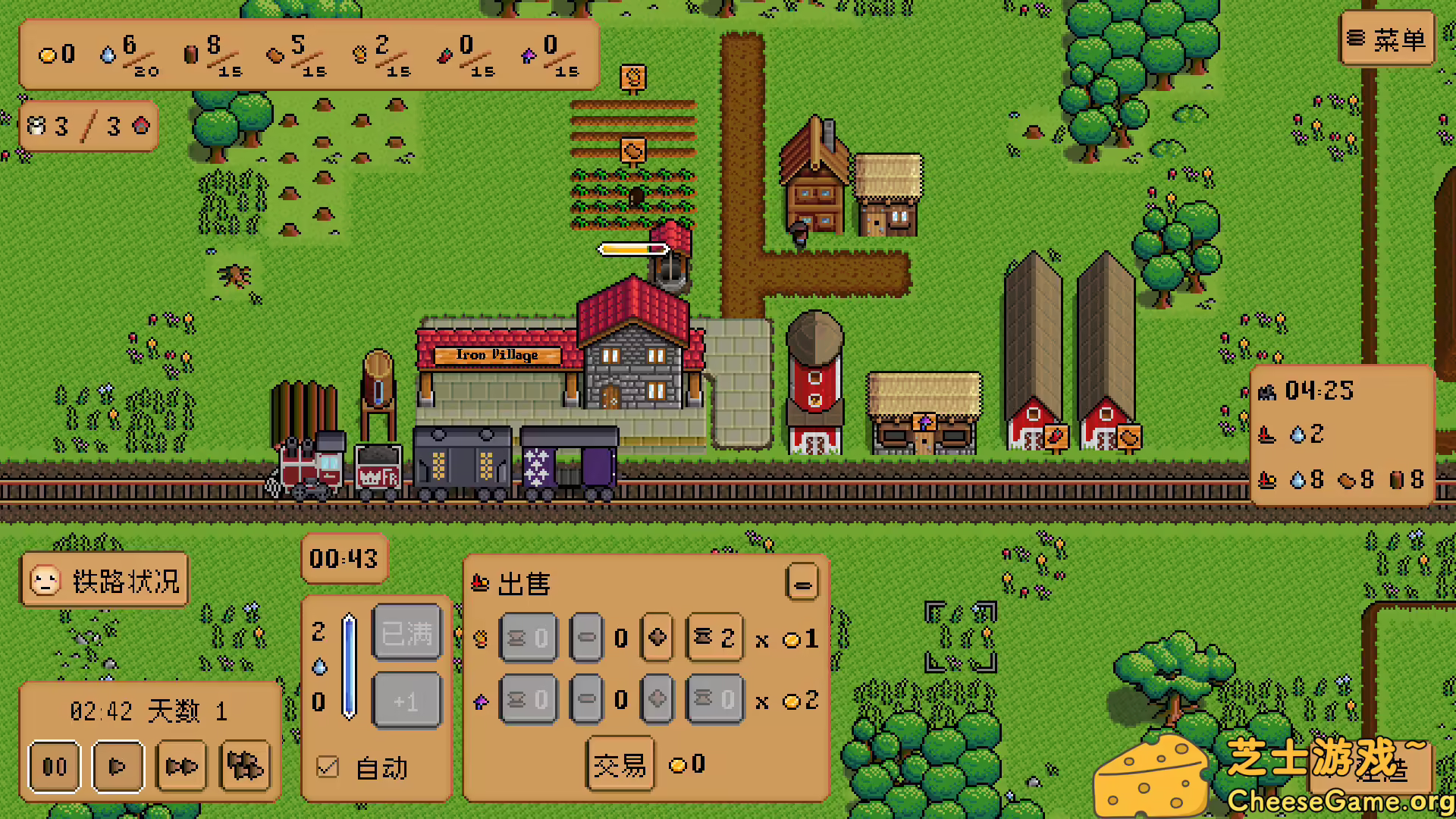Viewport: 1456px width, 819px height.
Task: Select normal play speed icon
Action: pos(117,767)
